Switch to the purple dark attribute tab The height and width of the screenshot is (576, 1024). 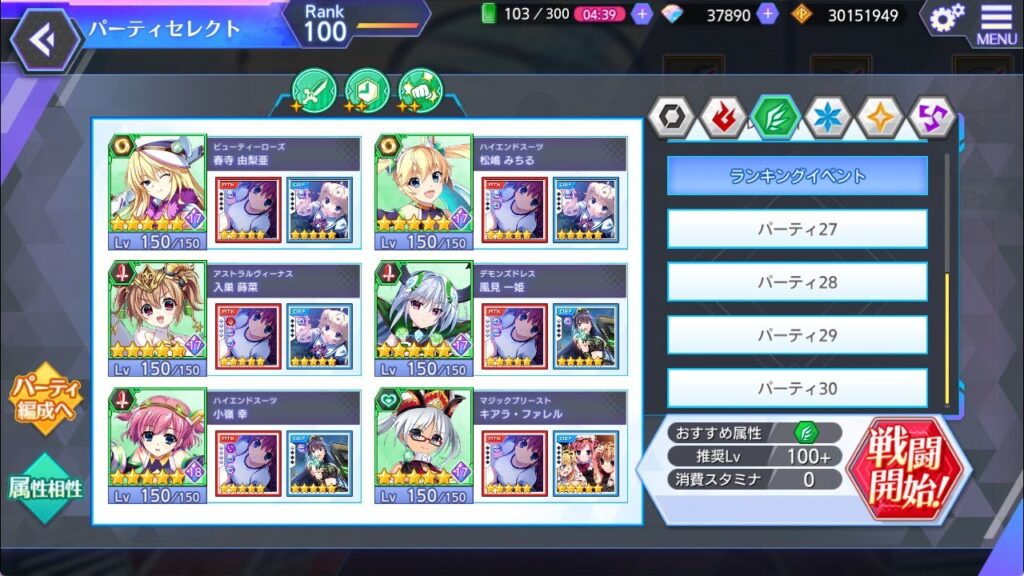933,118
